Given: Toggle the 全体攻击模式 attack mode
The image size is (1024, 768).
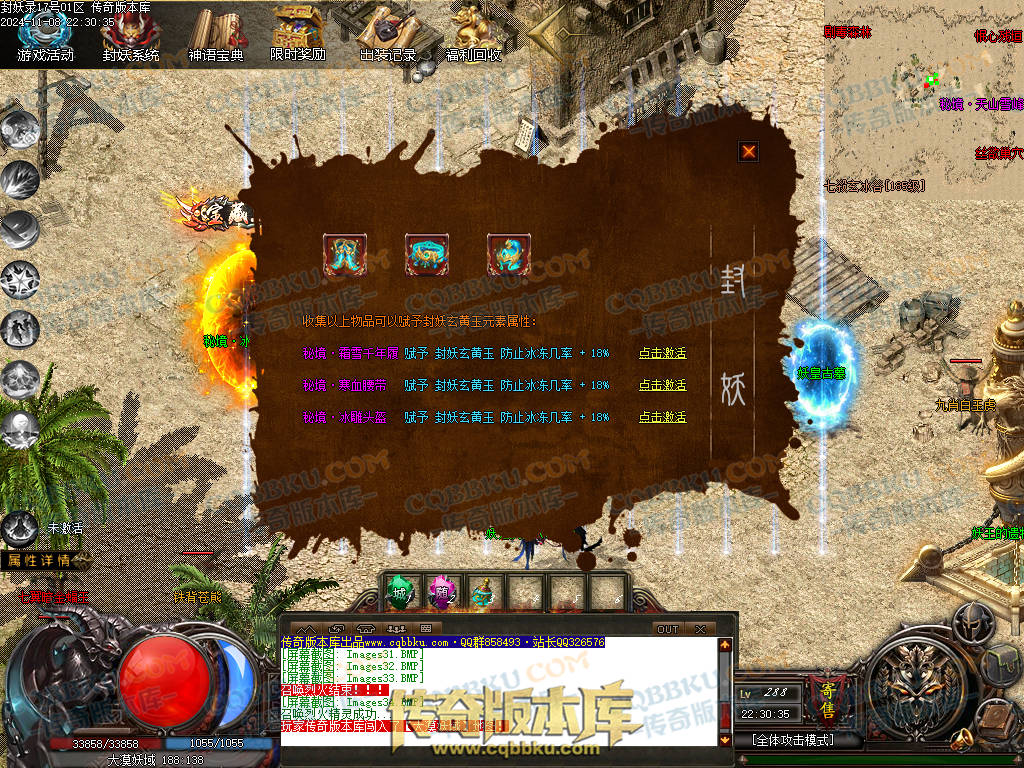Looking at the screenshot, I should (792, 741).
